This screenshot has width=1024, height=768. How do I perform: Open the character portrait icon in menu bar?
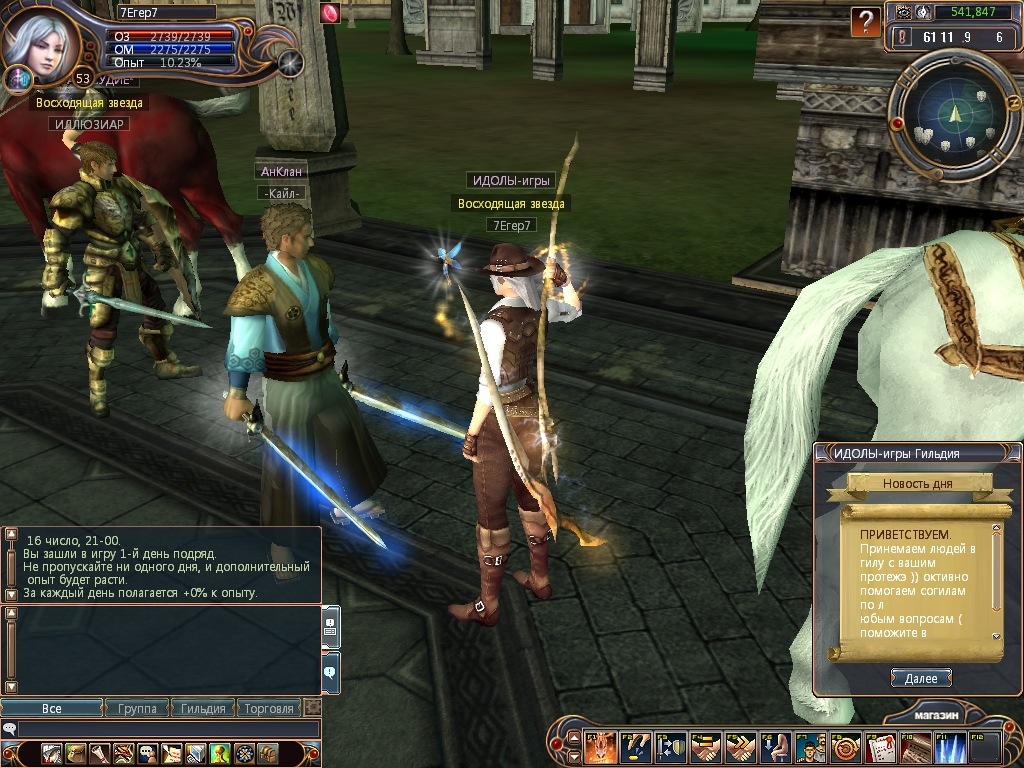pyautogui.click(x=51, y=753)
